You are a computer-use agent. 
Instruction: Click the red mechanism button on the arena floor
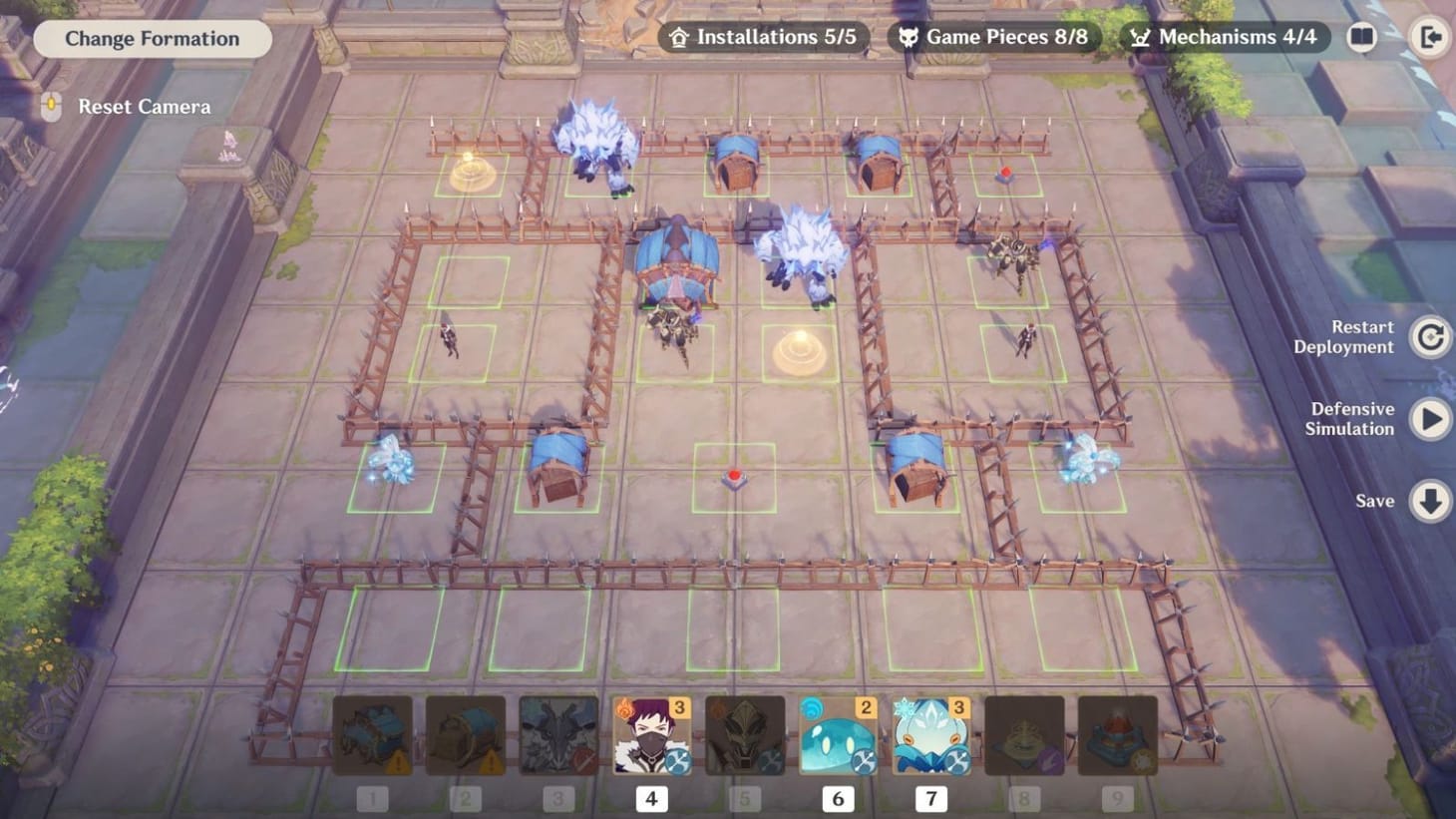pyautogui.click(x=735, y=476)
